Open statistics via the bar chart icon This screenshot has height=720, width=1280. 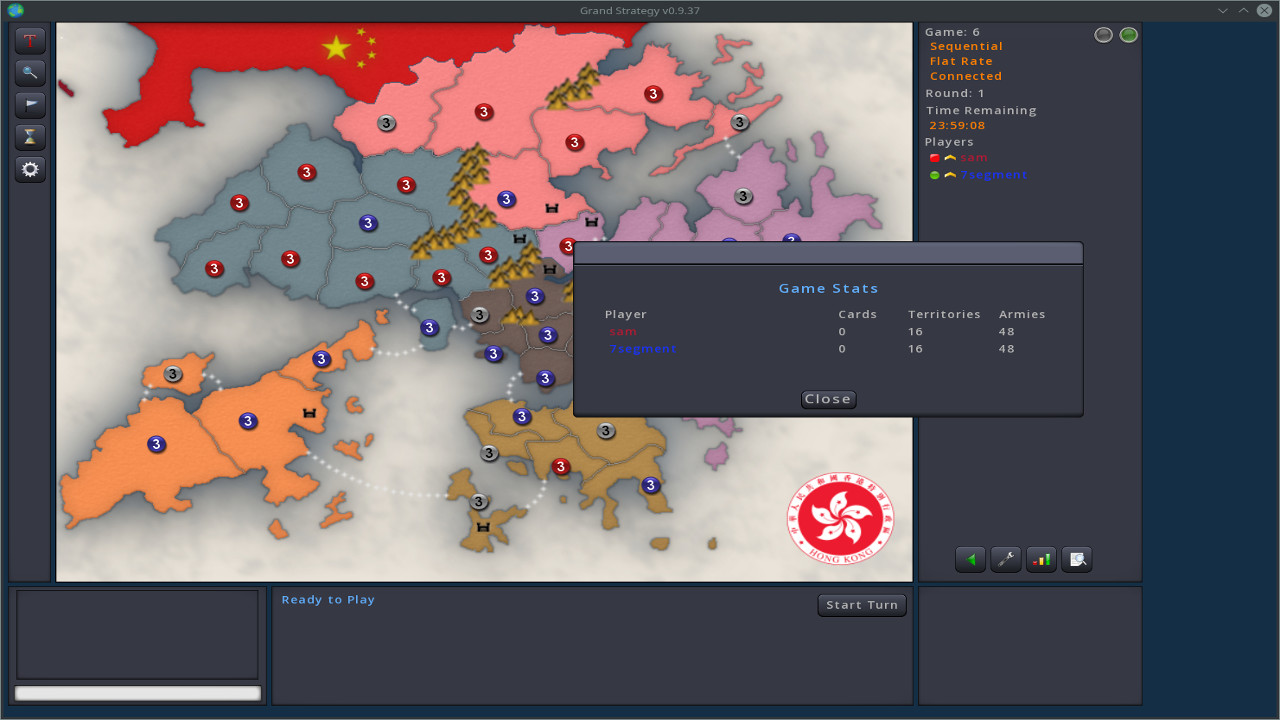[x=1041, y=559]
